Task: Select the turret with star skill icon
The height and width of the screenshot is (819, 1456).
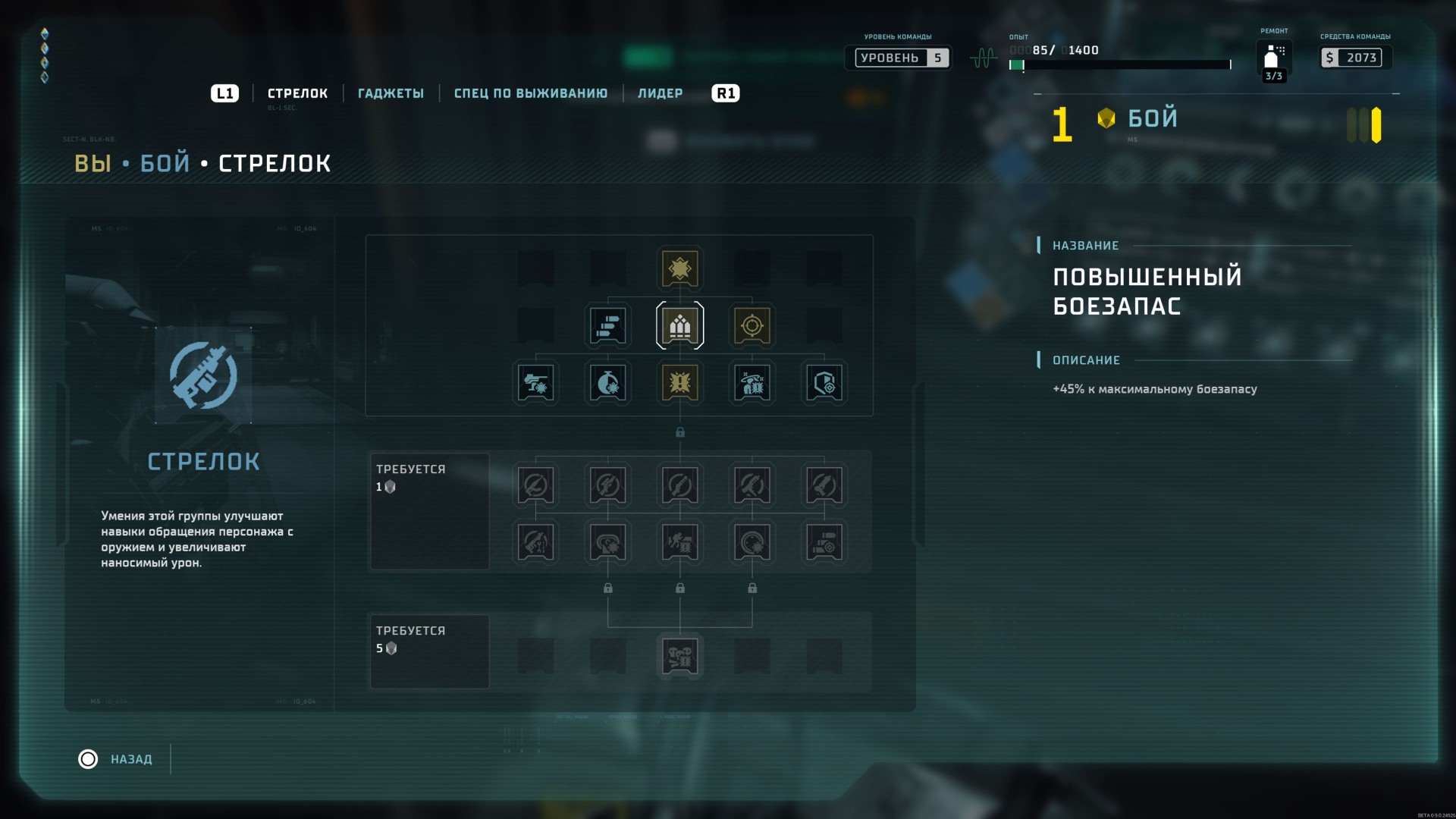Action: 536,383
